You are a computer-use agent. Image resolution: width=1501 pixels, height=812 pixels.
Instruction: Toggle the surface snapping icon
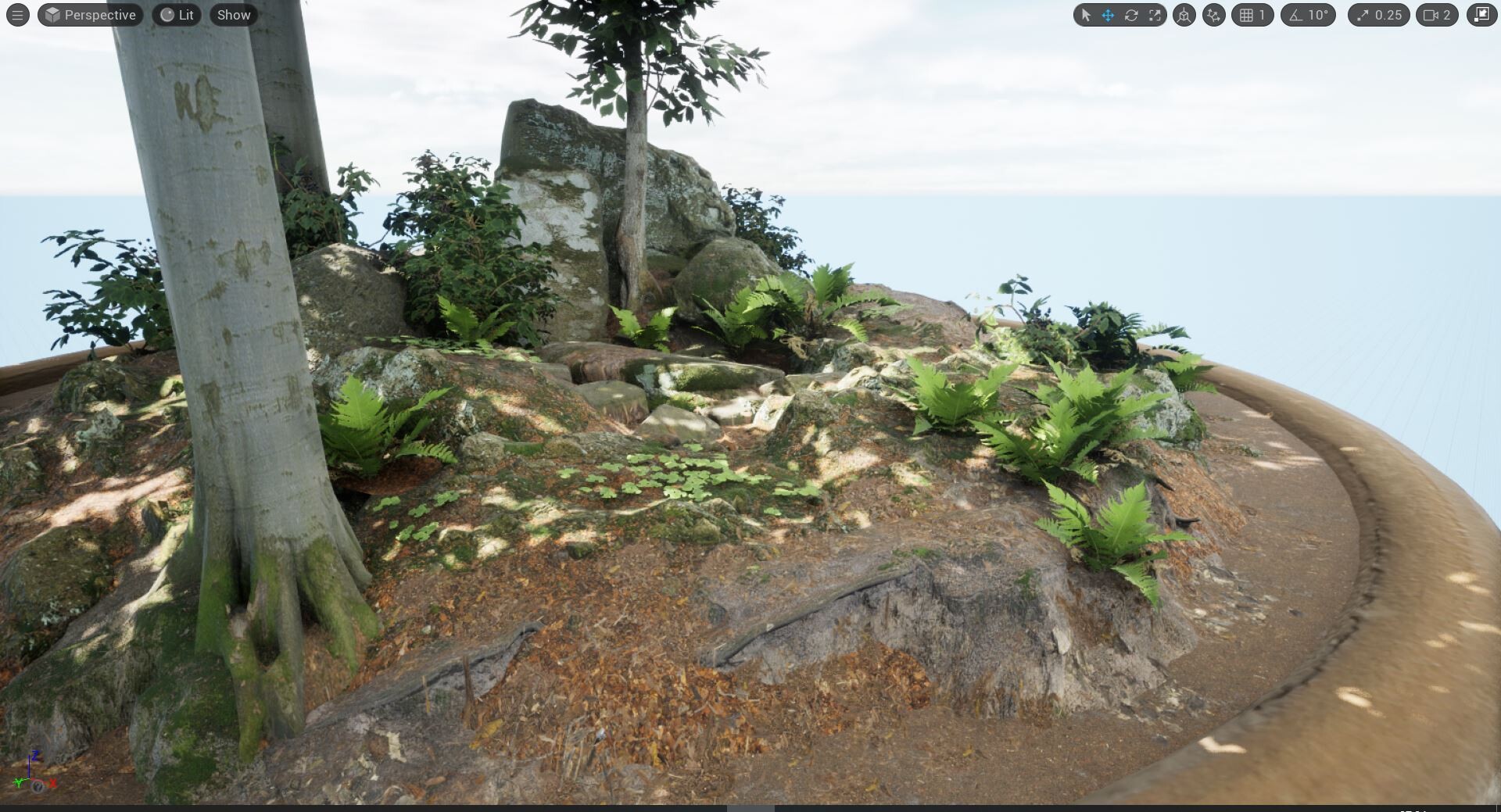click(1213, 15)
